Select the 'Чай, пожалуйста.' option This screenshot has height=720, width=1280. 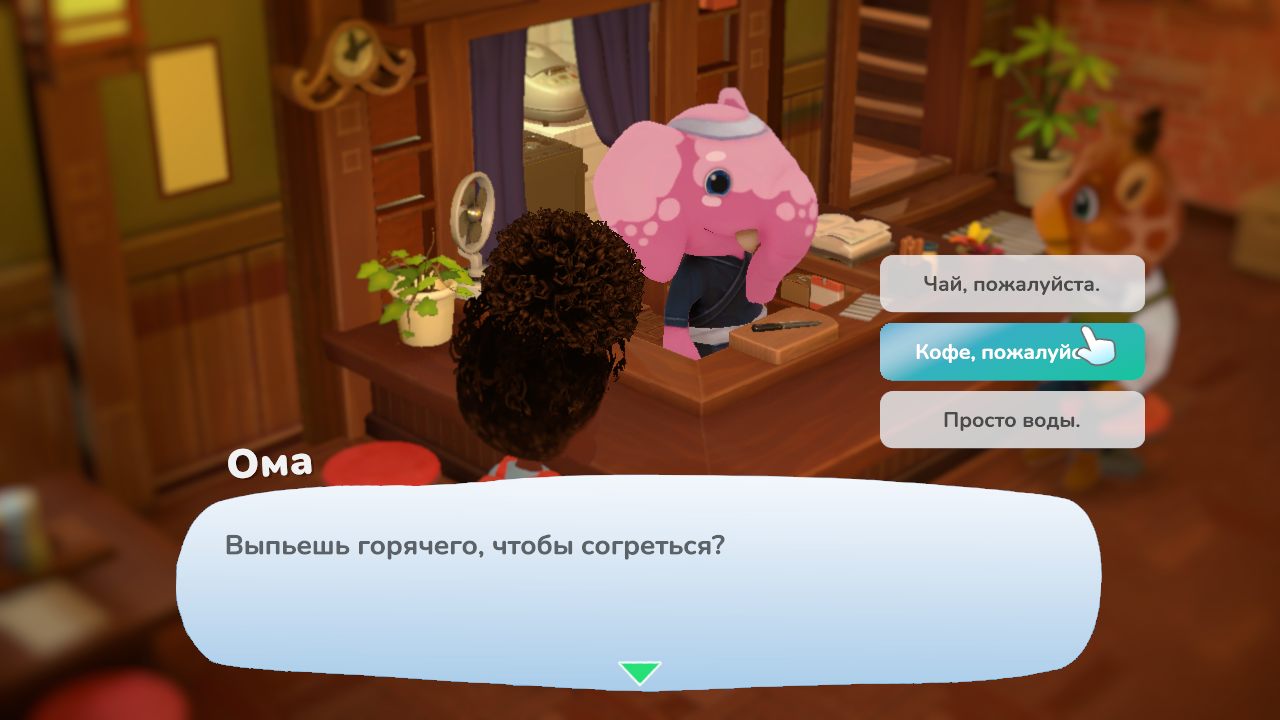coord(1012,283)
